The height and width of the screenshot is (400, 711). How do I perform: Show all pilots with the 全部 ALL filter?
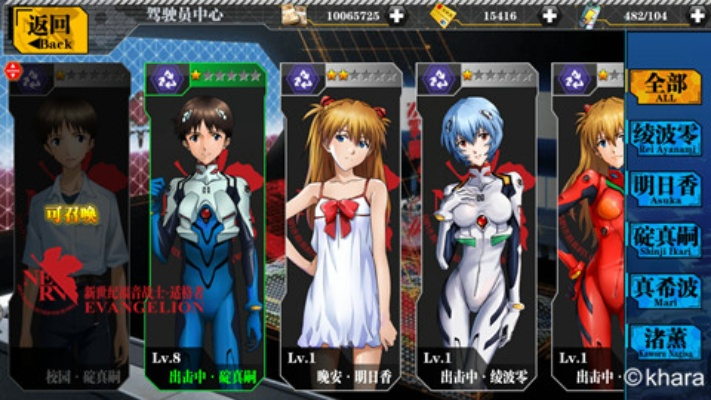664,86
